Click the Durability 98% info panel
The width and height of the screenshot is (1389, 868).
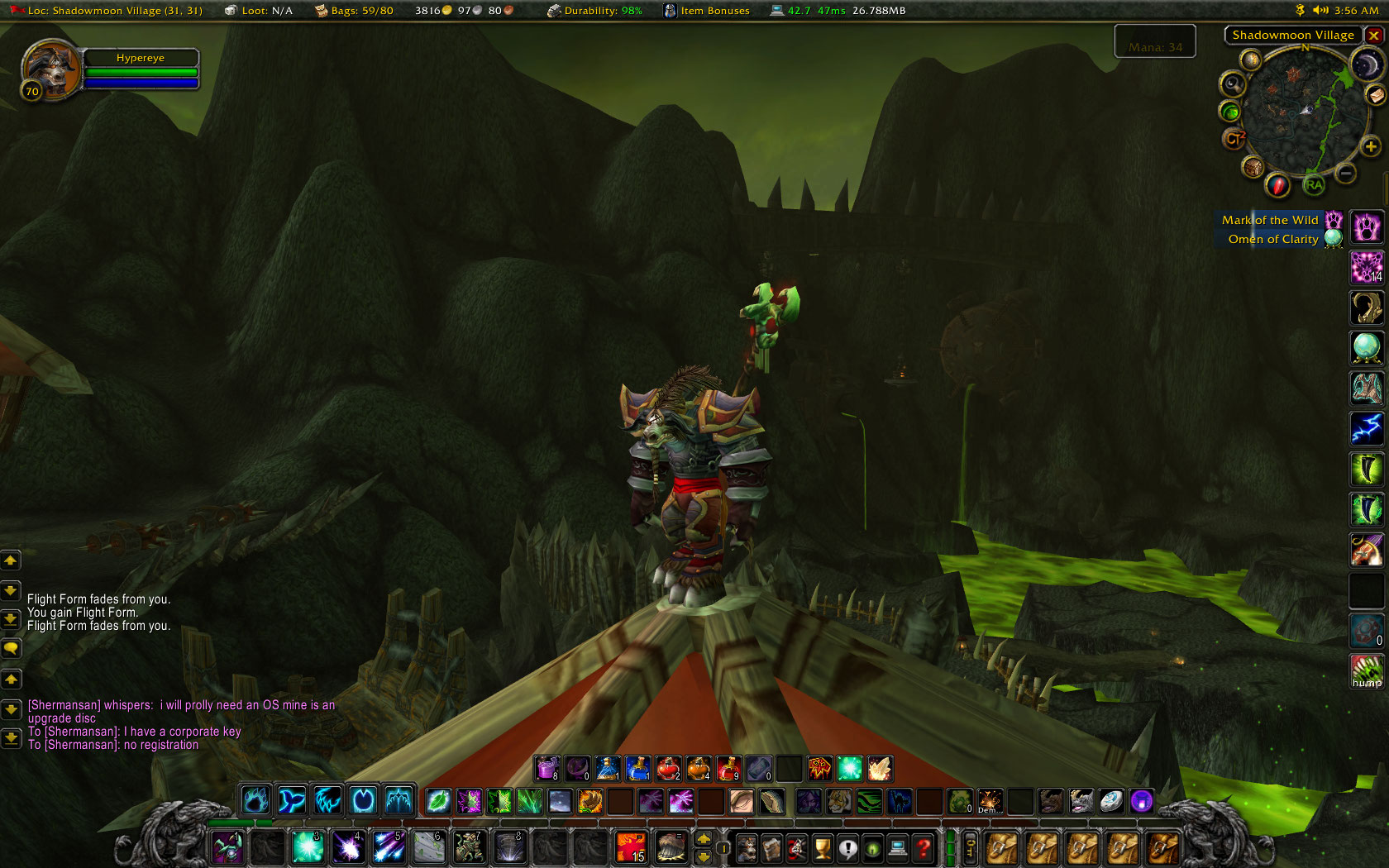click(594, 11)
